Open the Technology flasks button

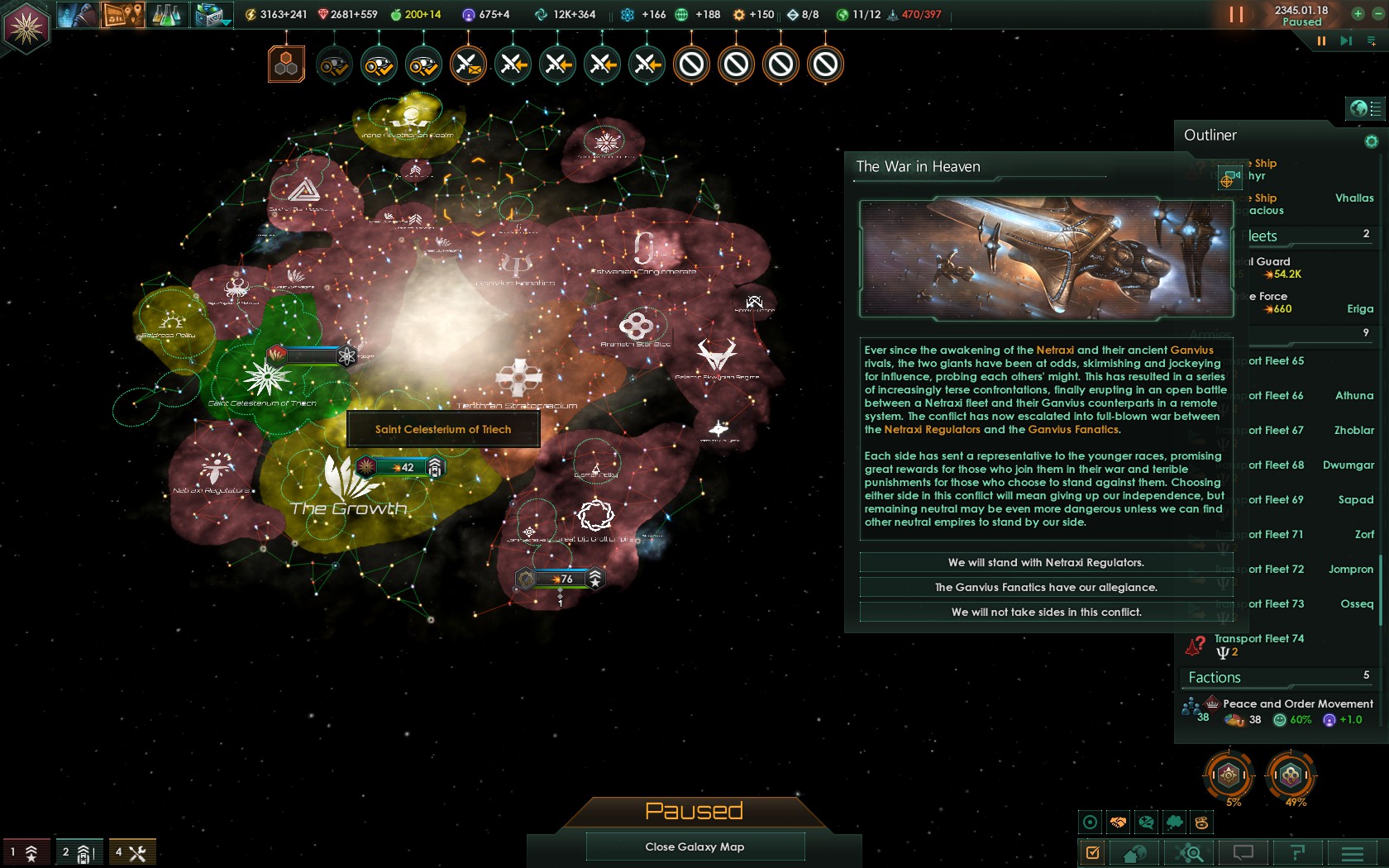(166, 15)
